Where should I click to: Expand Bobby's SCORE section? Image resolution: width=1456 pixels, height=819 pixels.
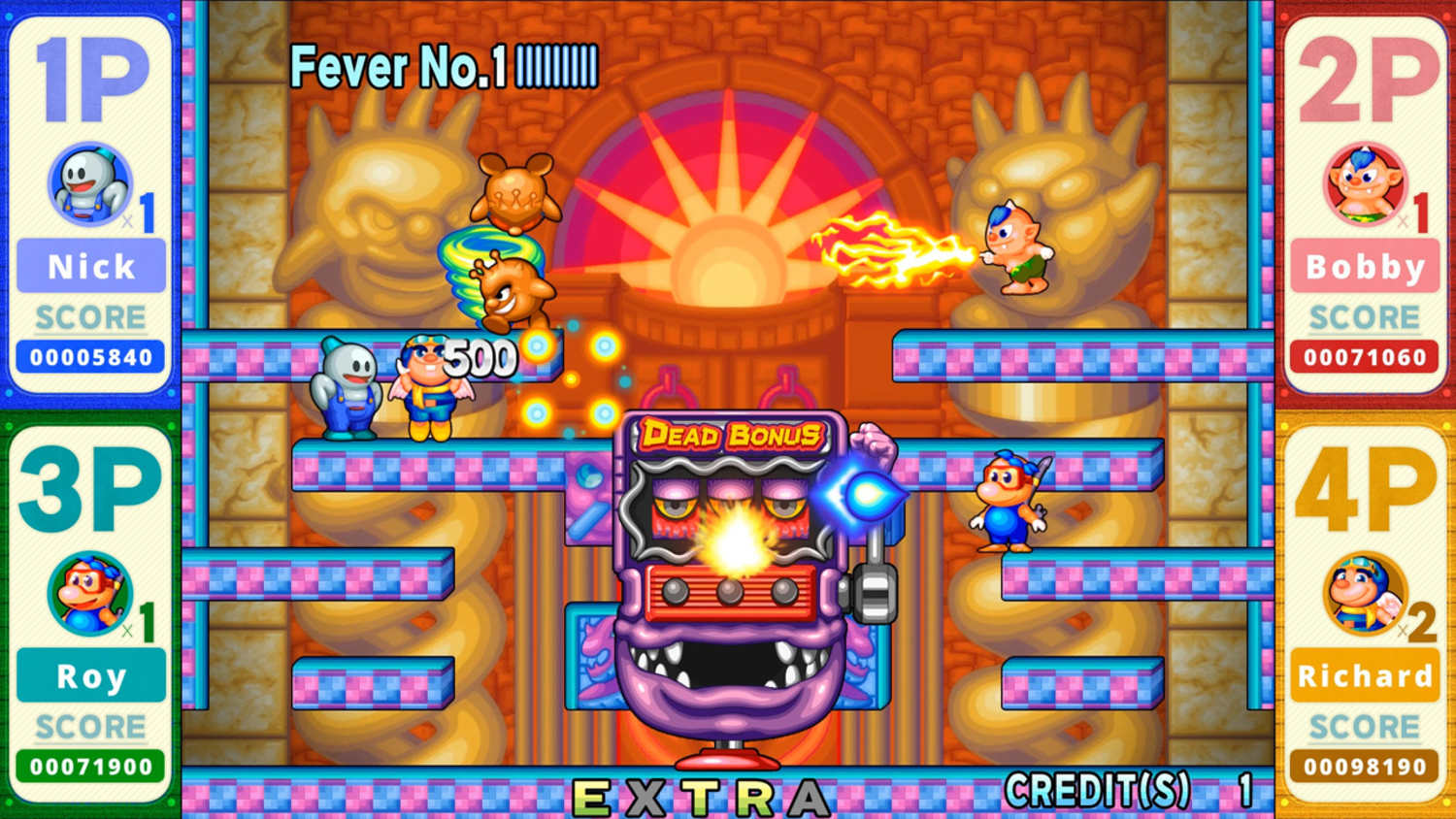coord(1363,316)
